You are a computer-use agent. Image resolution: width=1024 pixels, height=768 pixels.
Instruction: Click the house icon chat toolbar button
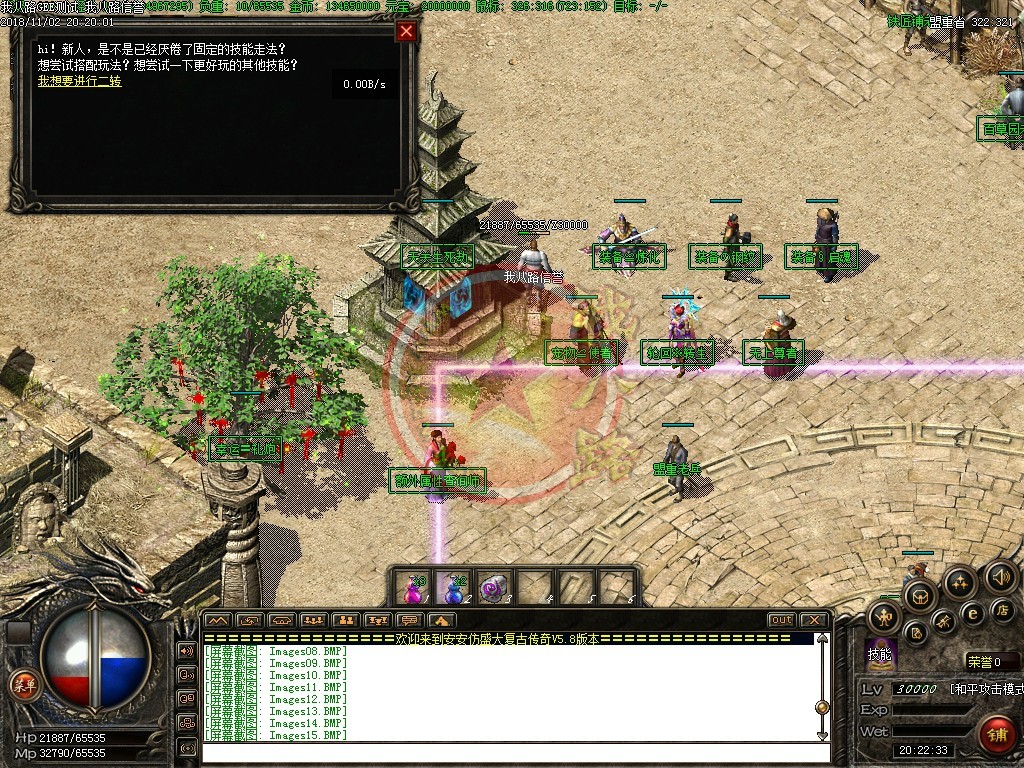coord(440,620)
